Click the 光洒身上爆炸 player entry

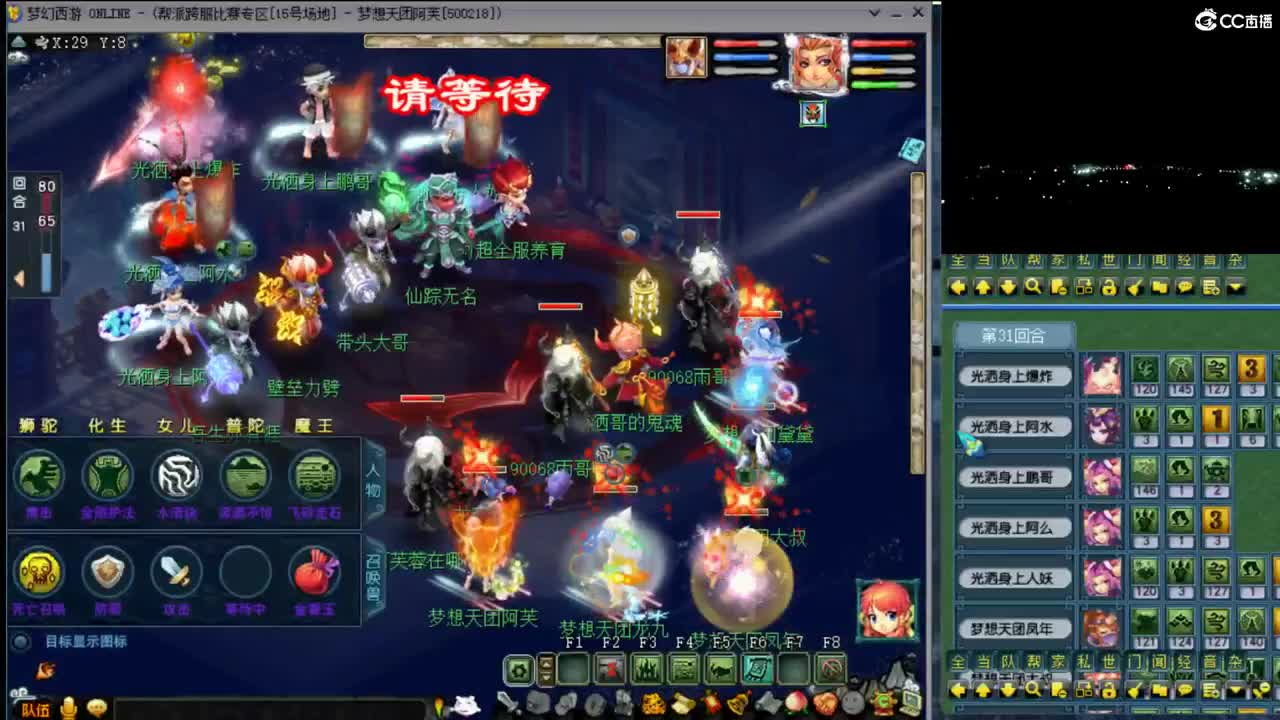tap(1014, 377)
